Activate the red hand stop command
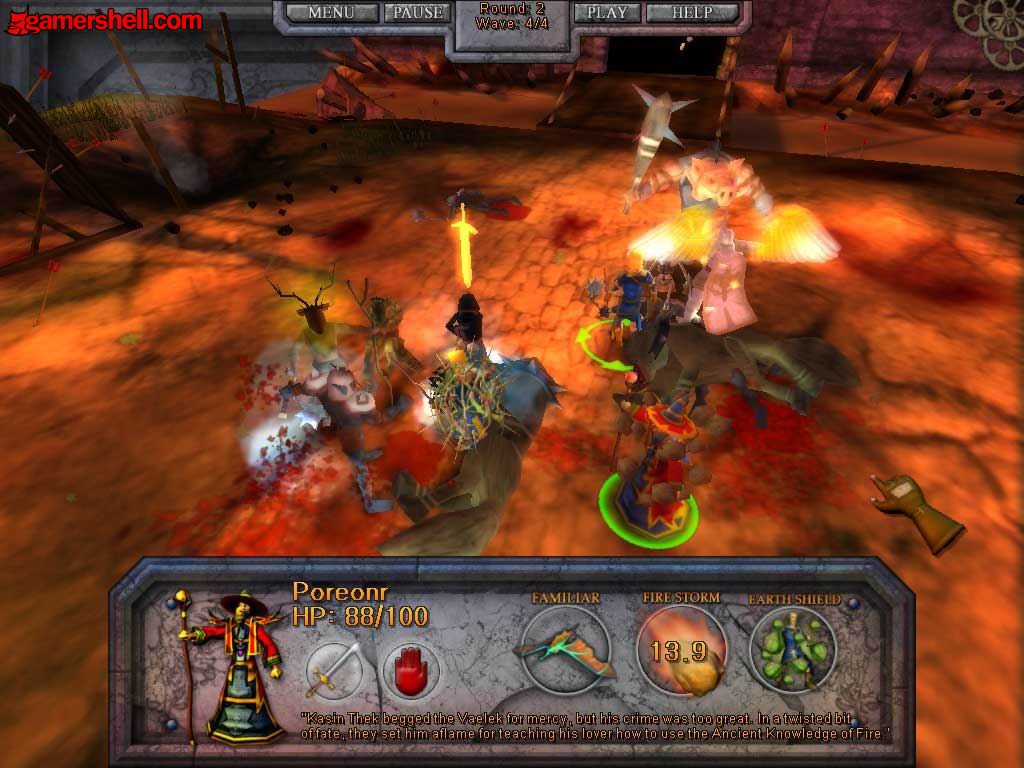This screenshot has width=1024, height=768. pyautogui.click(x=411, y=669)
